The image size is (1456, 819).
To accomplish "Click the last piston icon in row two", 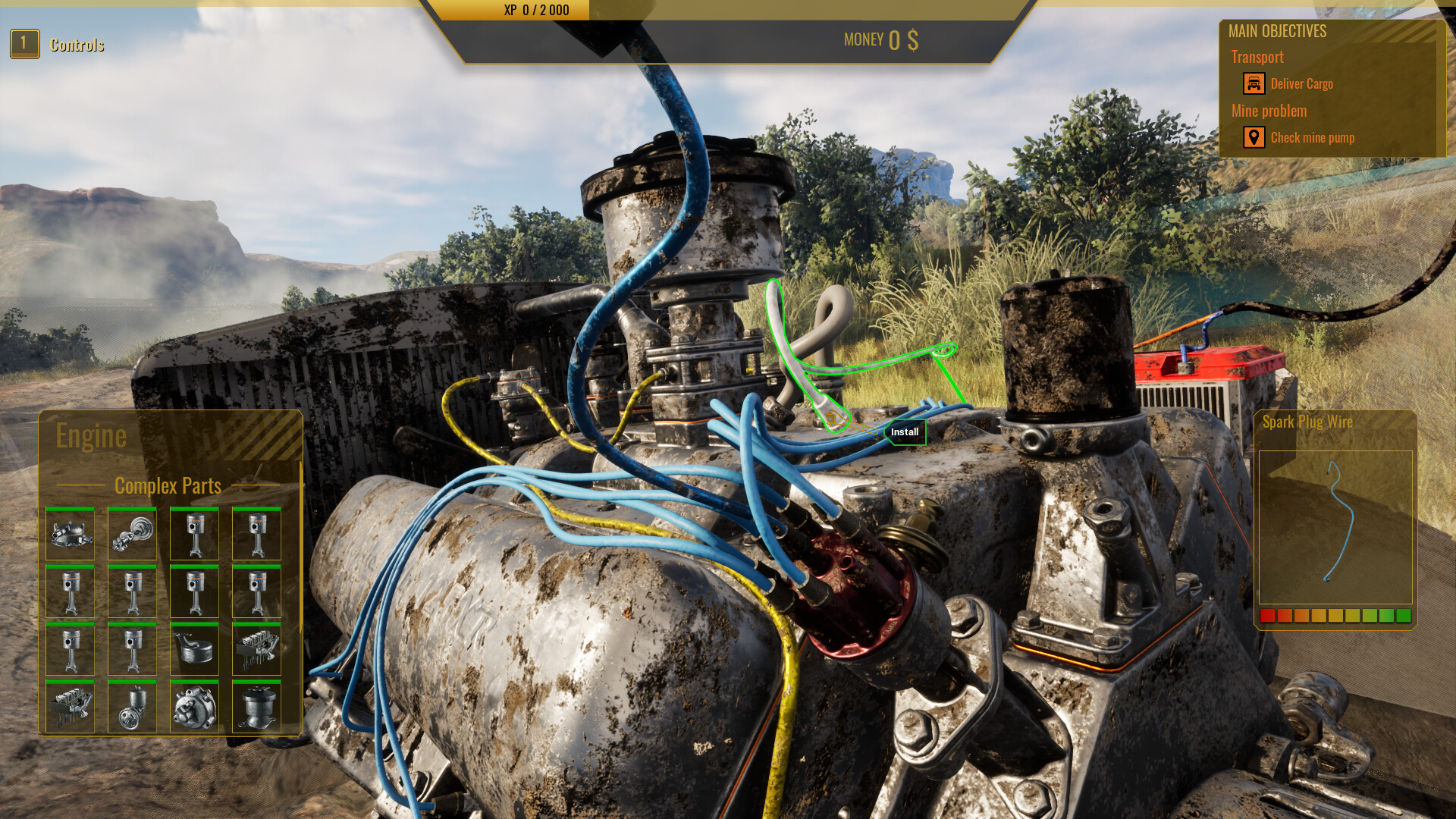I will pos(256,591).
